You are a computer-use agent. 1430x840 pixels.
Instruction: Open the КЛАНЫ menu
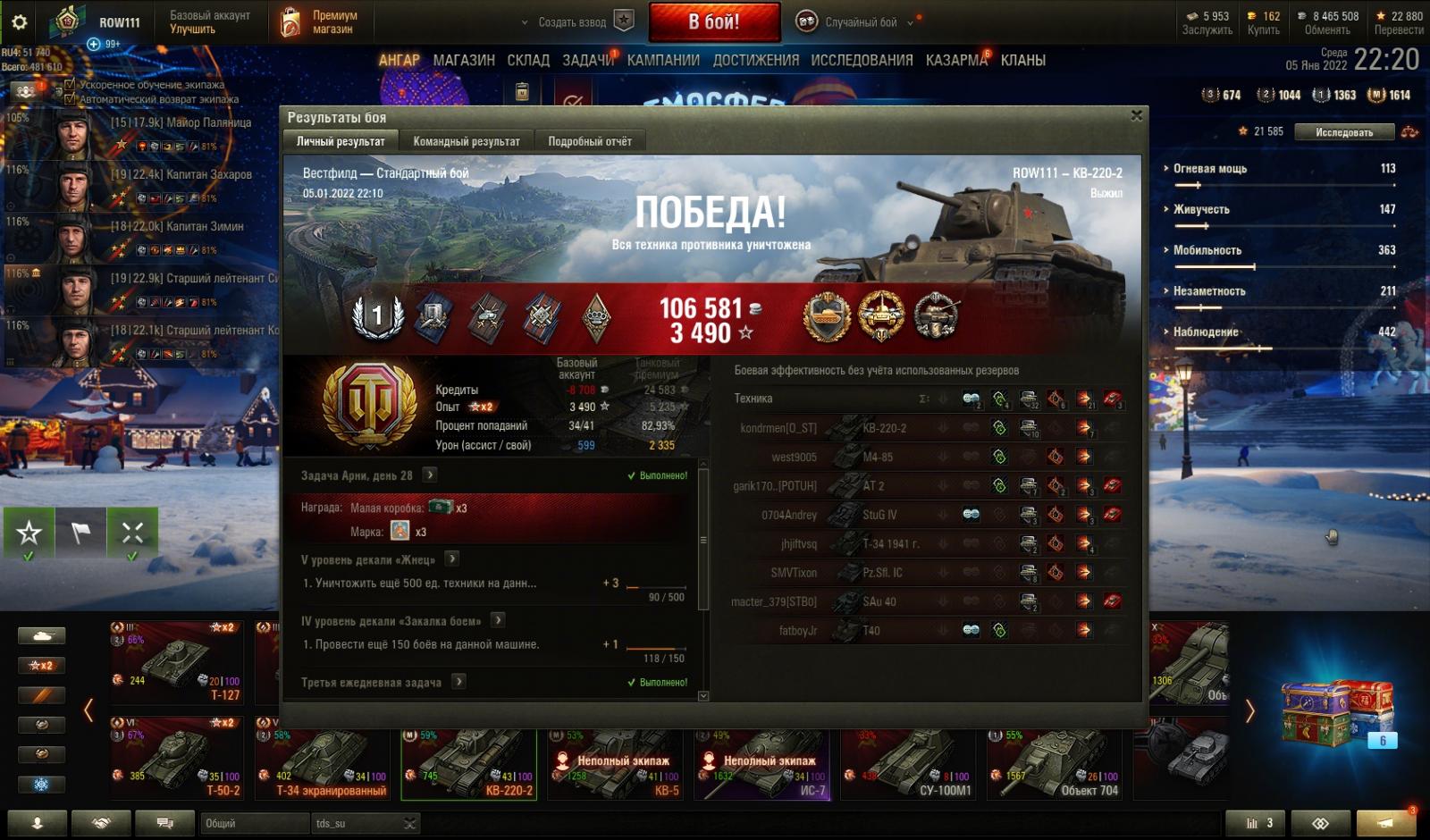coord(1022,60)
